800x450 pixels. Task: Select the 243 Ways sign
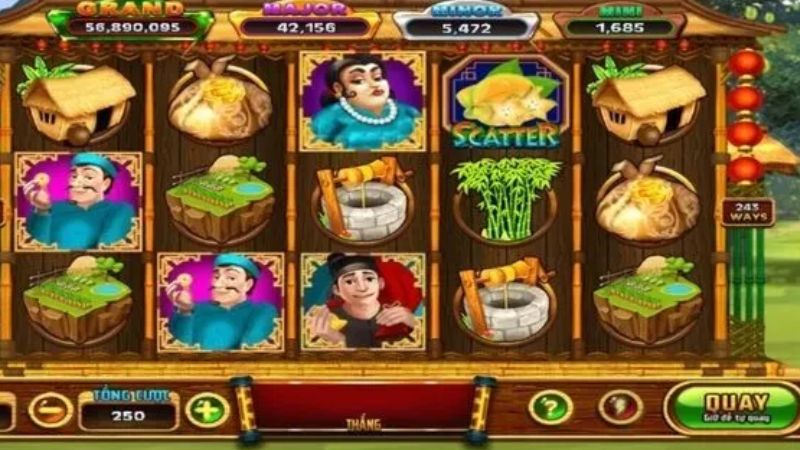point(747,212)
